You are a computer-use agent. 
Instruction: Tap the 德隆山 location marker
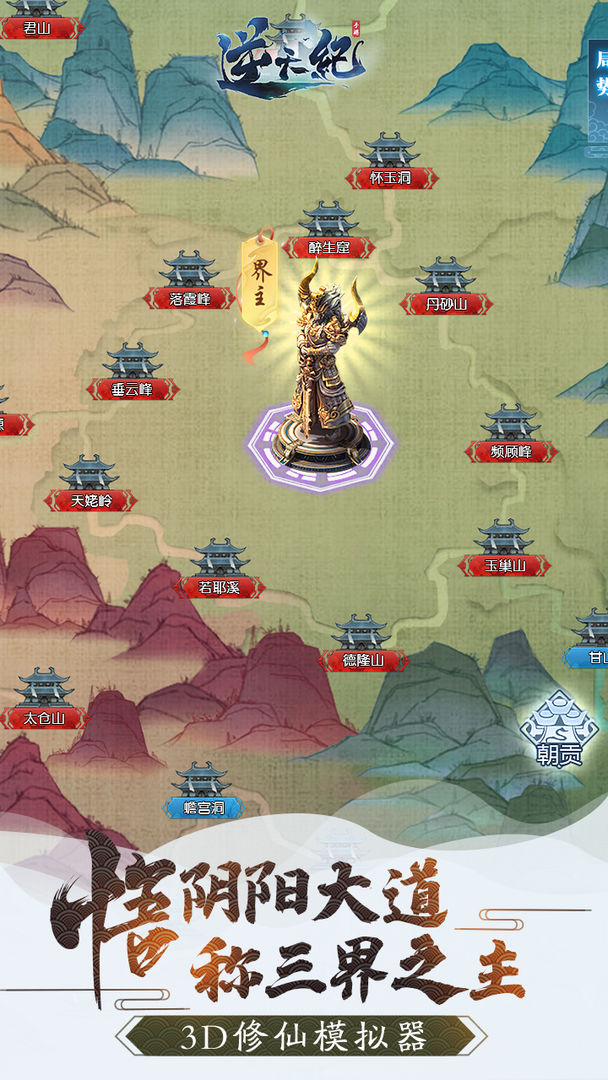click(x=362, y=647)
